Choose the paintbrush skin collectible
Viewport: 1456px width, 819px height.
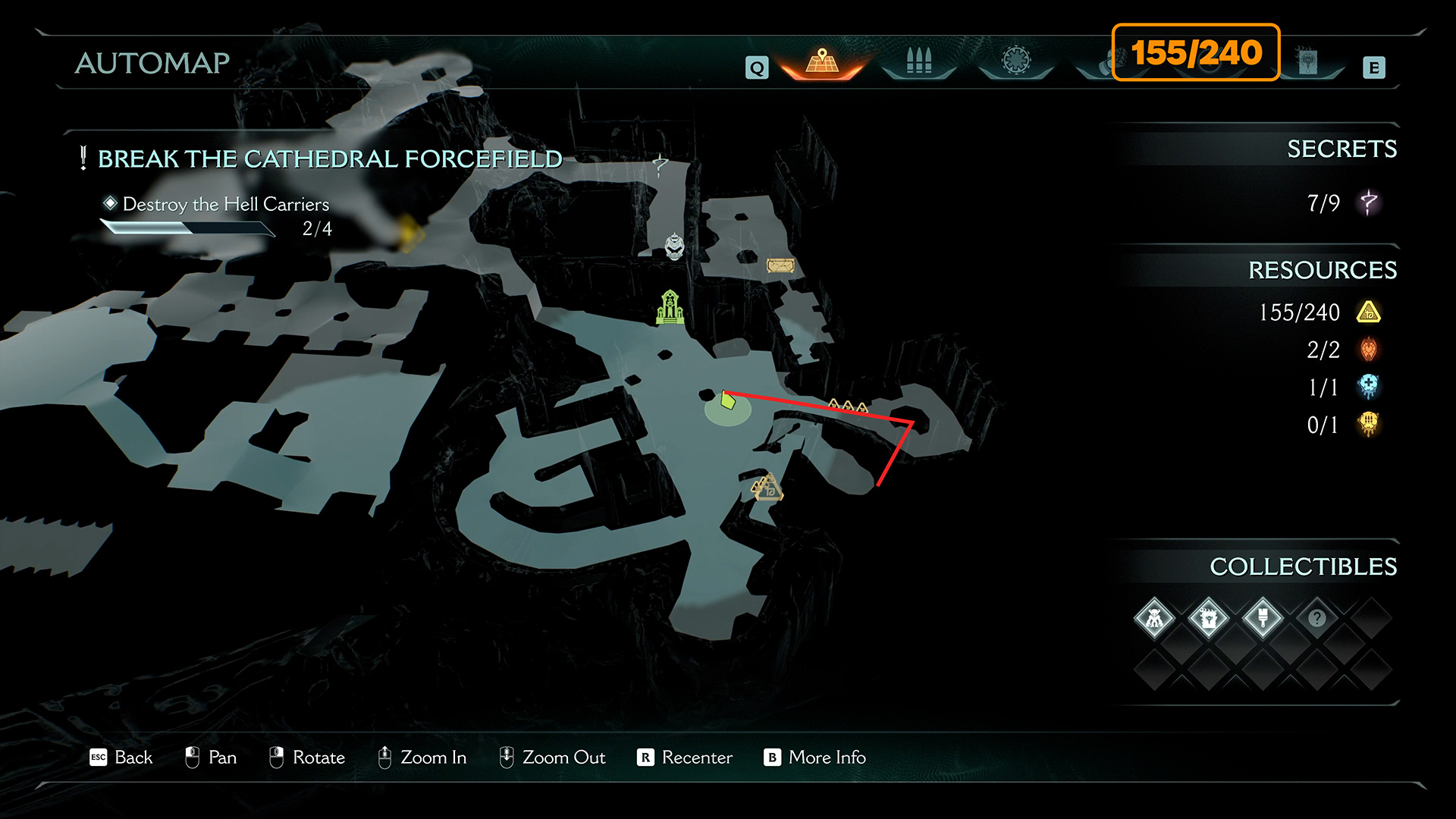pyautogui.click(x=1263, y=619)
